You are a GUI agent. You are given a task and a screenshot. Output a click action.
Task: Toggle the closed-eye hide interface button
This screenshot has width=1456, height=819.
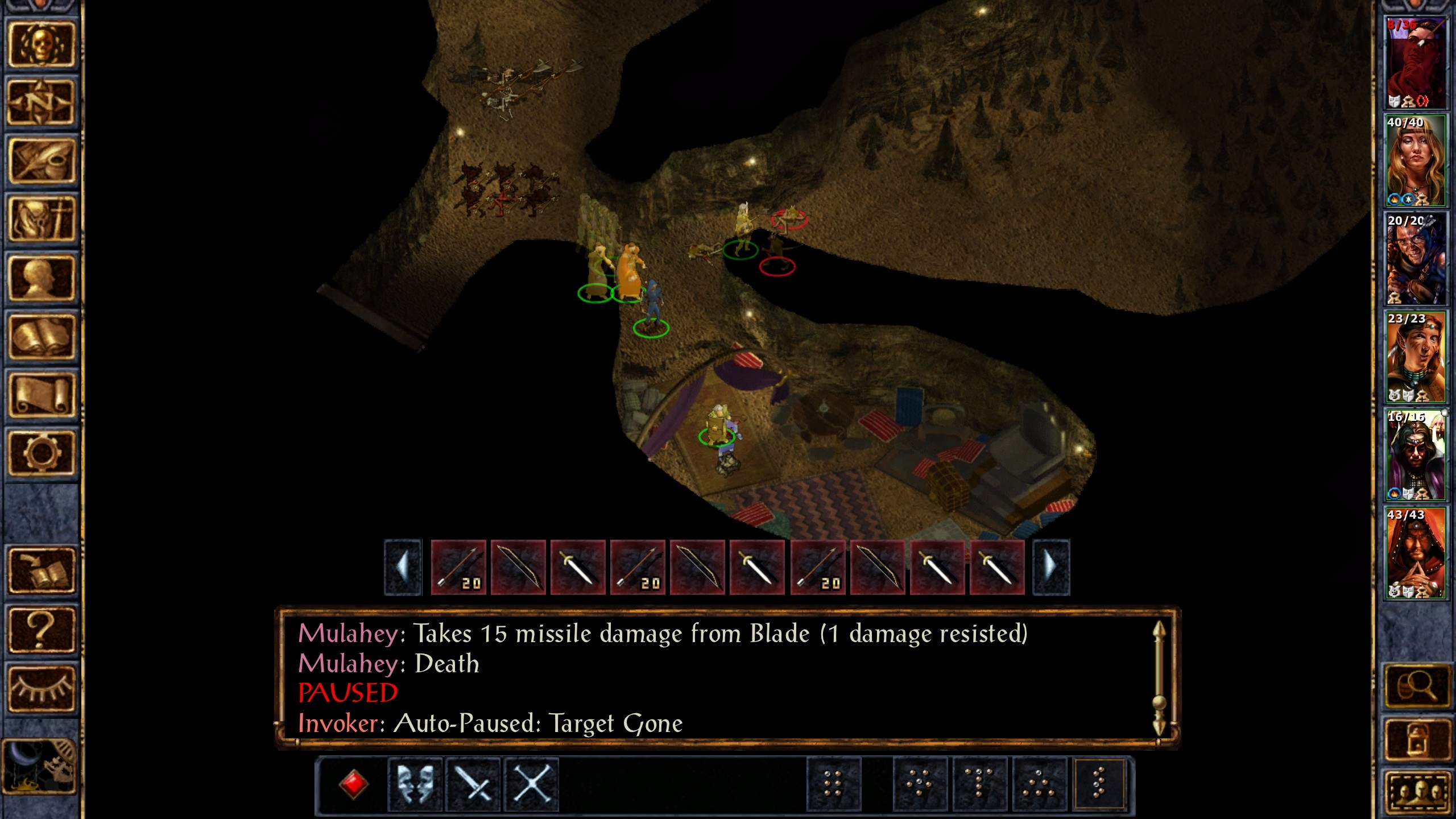(x=41, y=689)
